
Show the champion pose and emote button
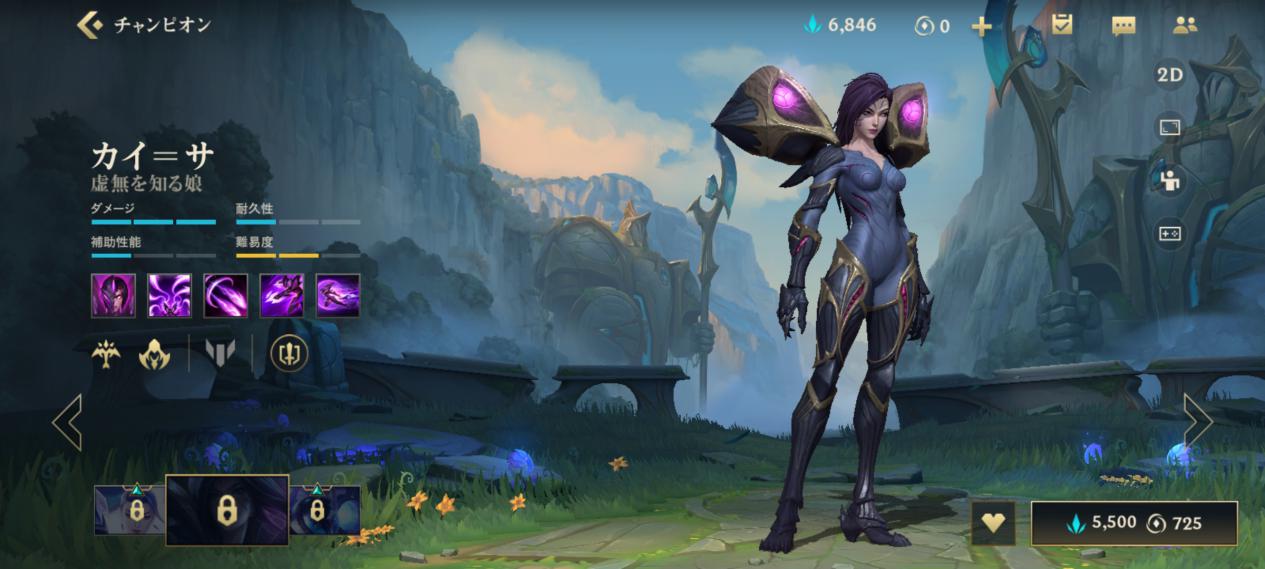1169,180
